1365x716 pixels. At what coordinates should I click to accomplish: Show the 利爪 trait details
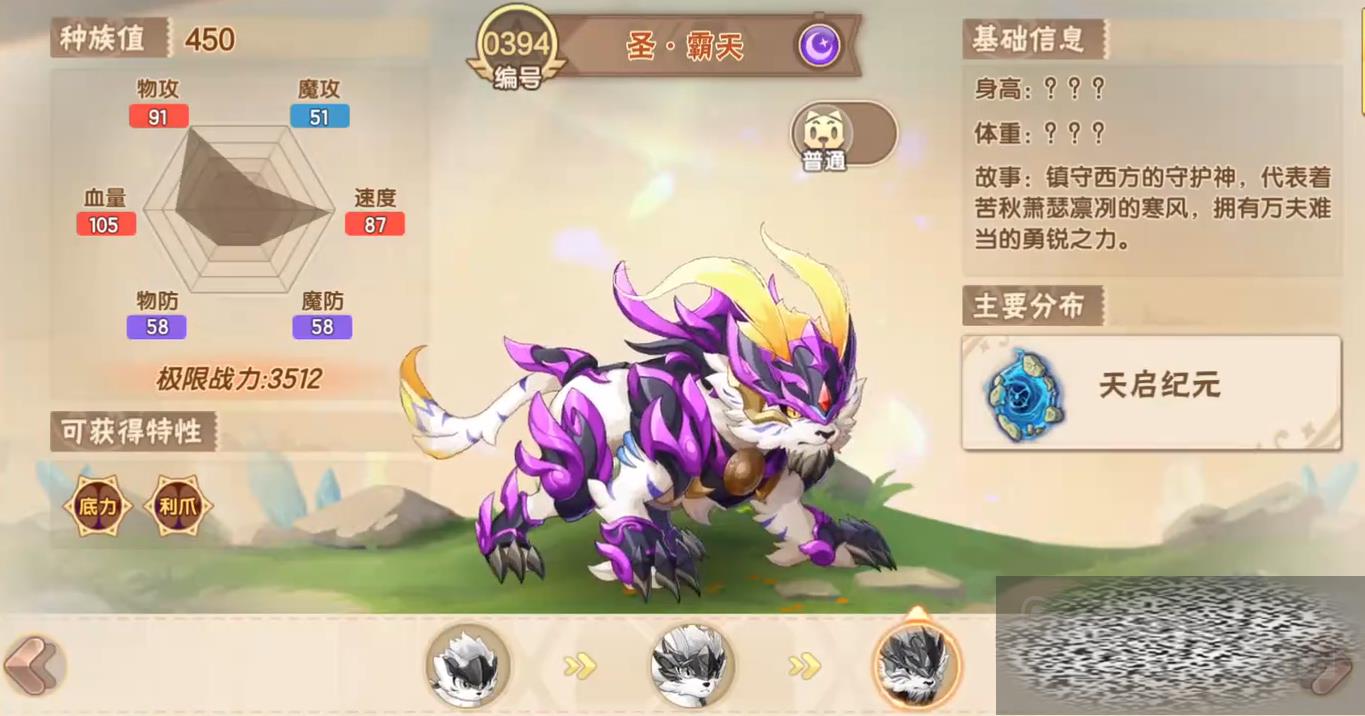click(x=177, y=506)
